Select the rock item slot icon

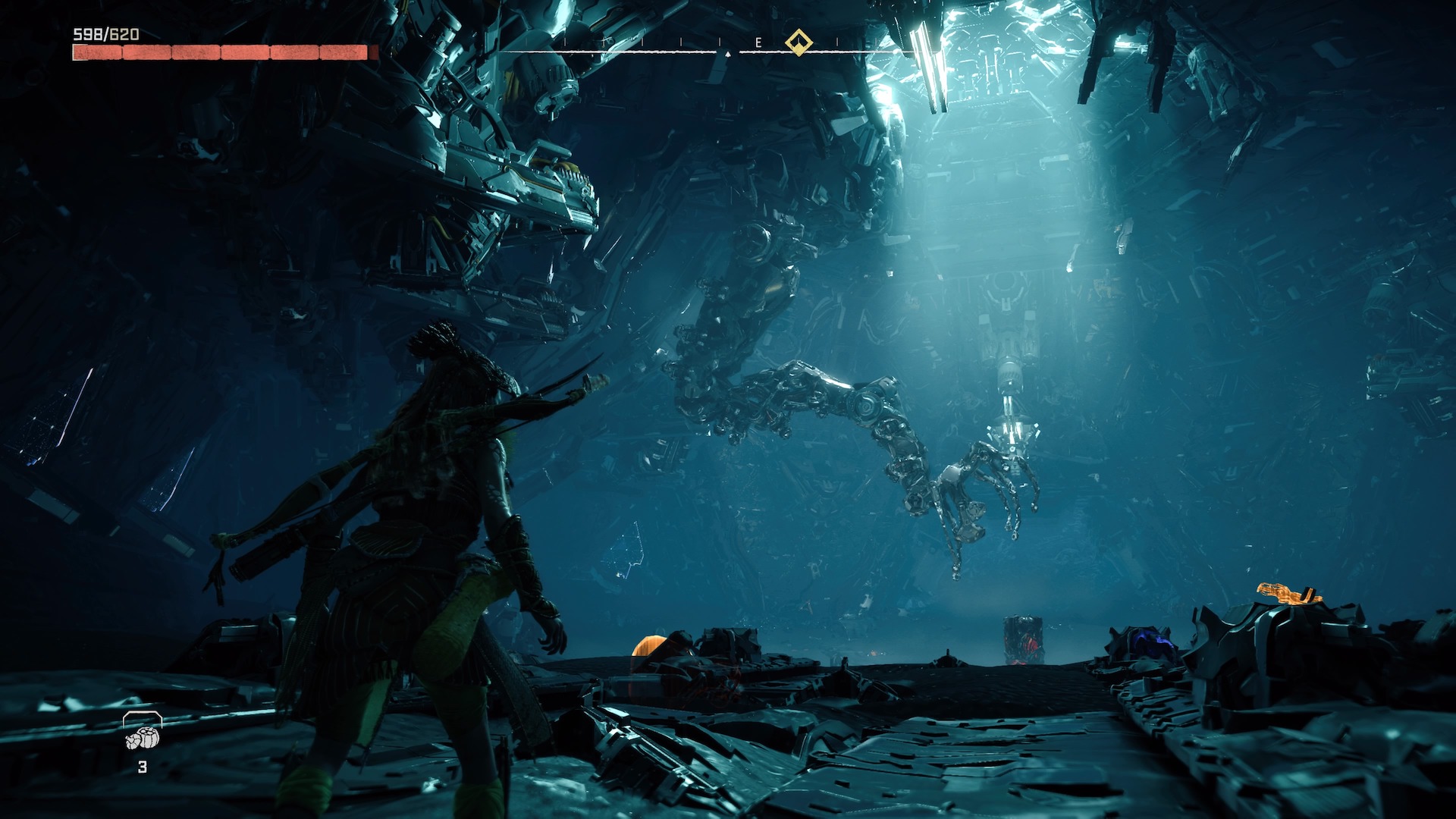143,736
